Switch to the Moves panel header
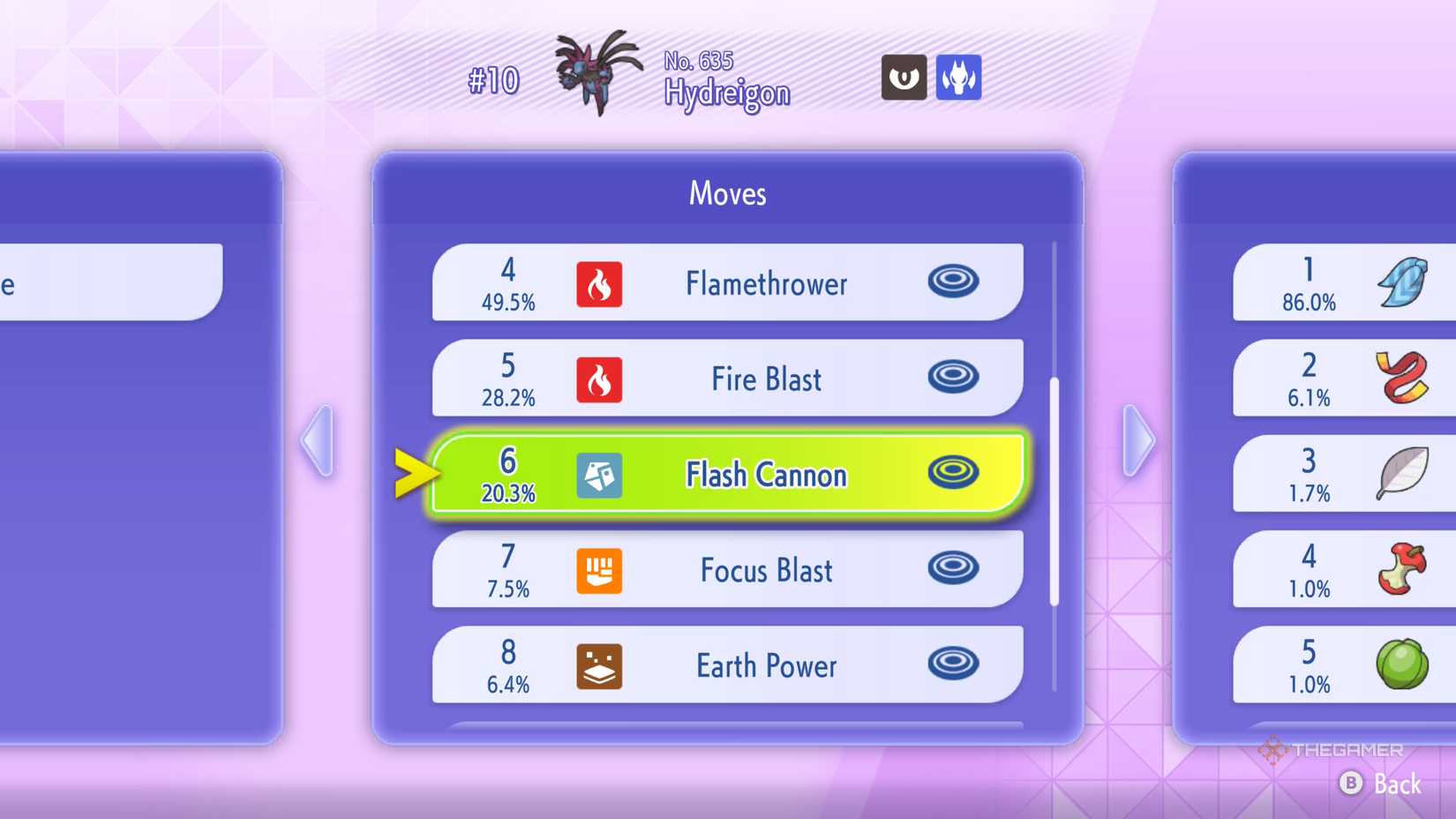This screenshot has height=819, width=1456. pos(726,193)
